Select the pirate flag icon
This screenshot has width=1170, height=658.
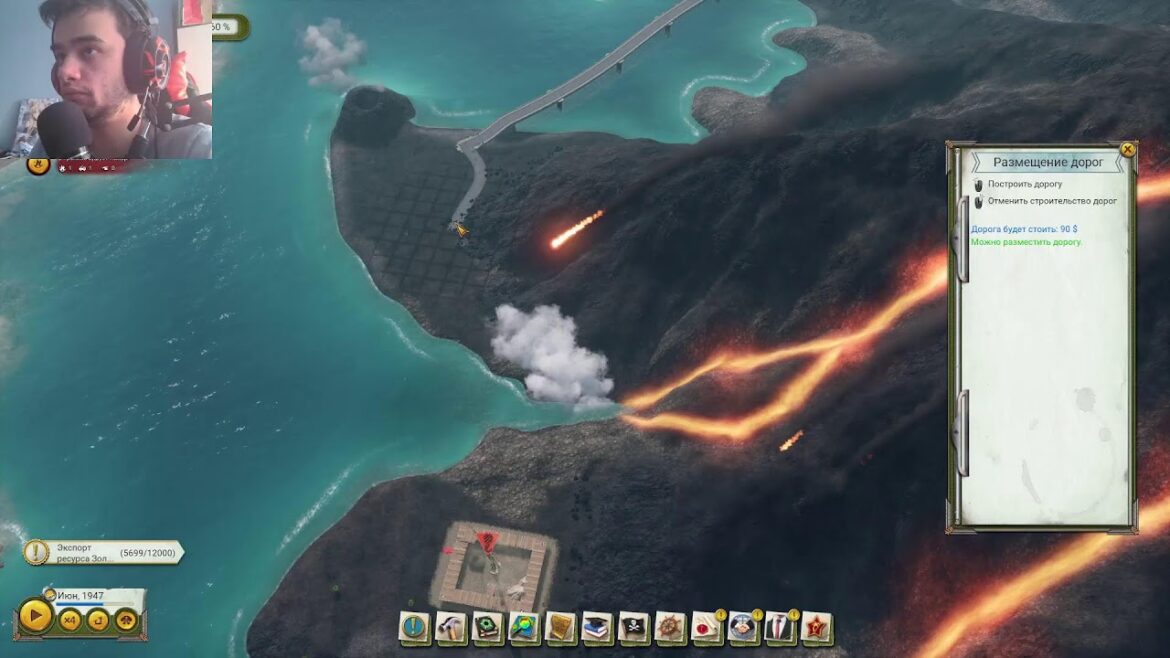click(x=634, y=628)
